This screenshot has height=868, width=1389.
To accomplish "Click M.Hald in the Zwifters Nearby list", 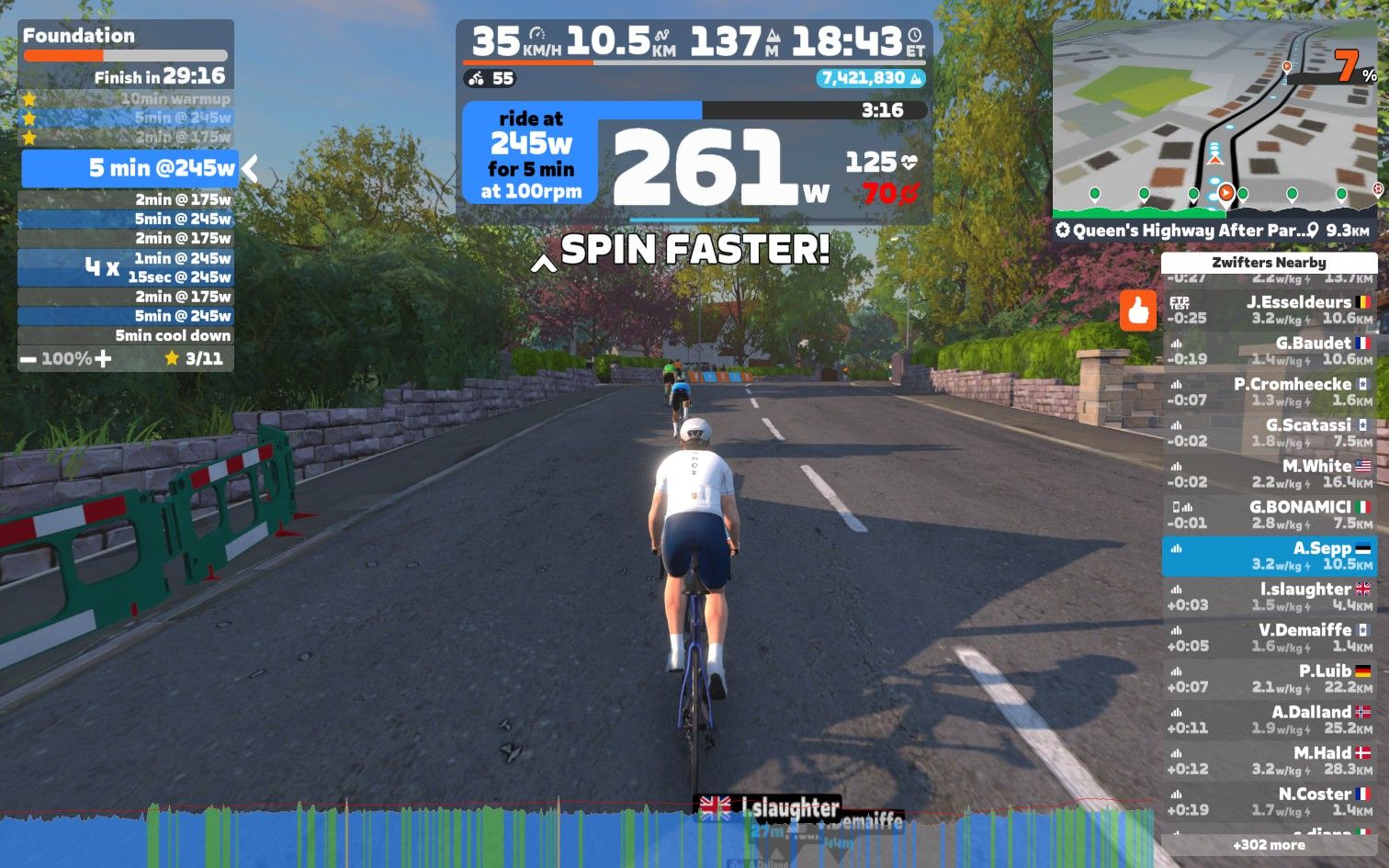I will coord(1270,761).
